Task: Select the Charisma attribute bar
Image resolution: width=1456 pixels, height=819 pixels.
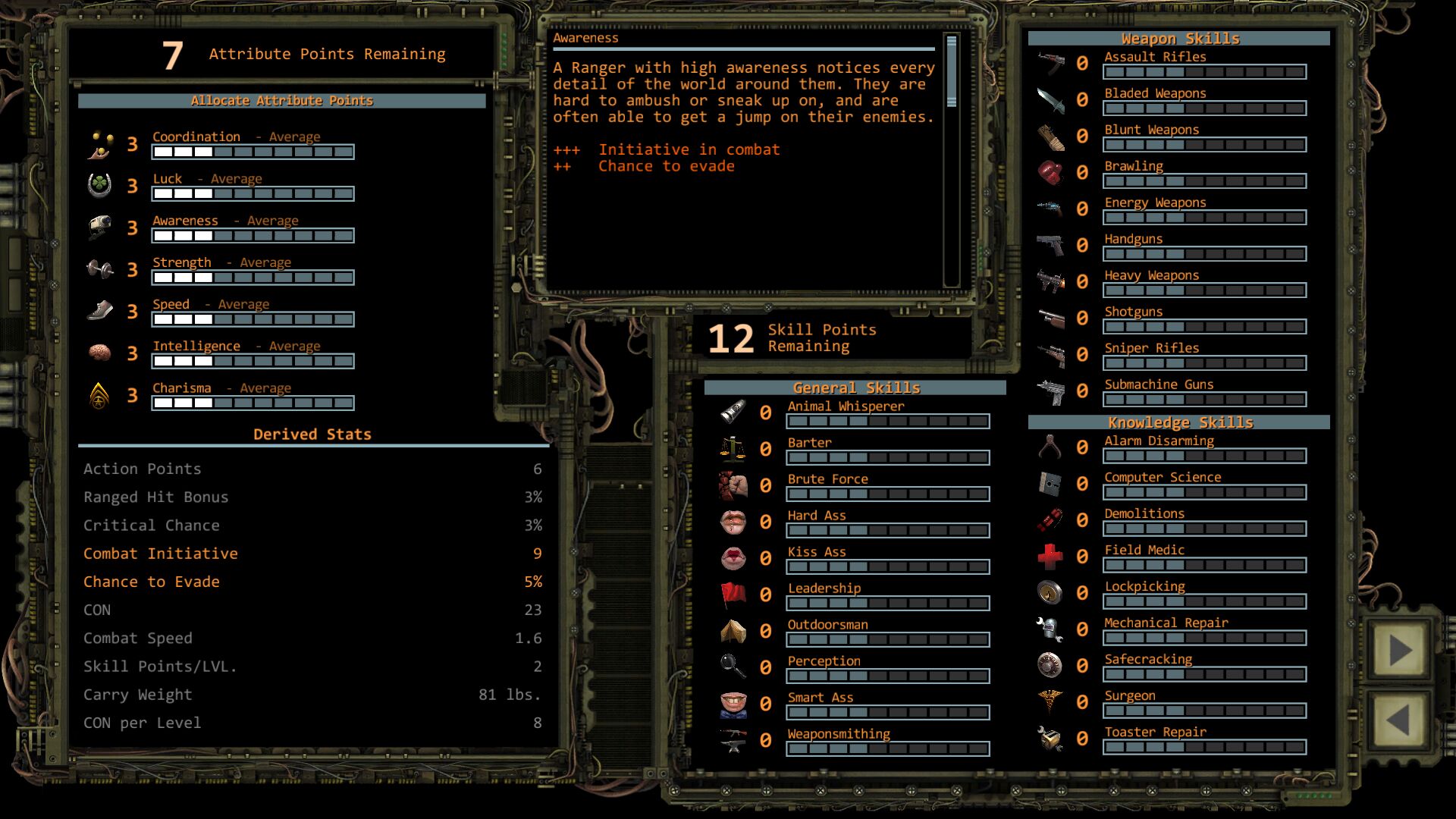Action: (x=253, y=403)
